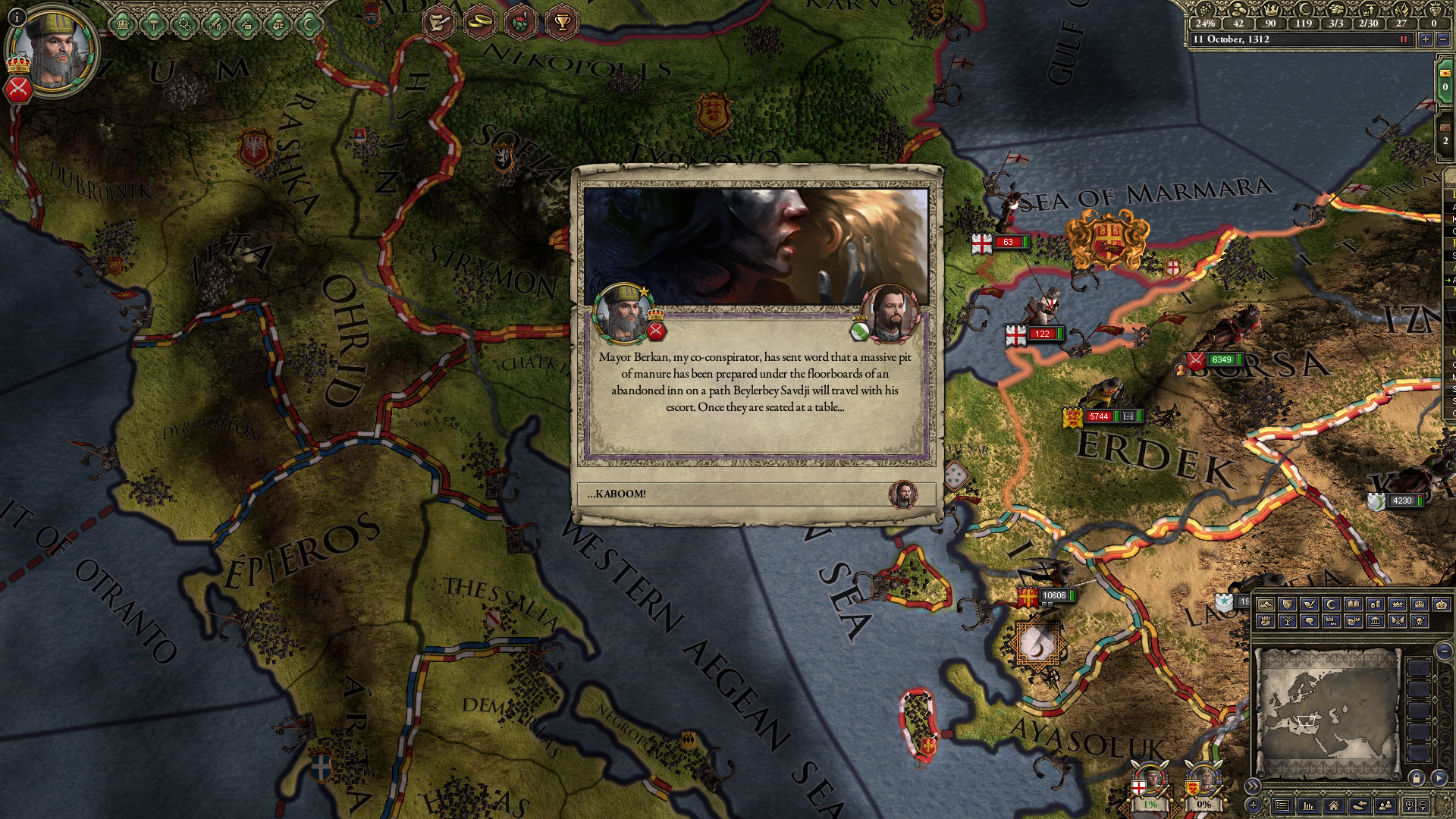Select the crescent religion map mode
Screen dimensions: 1456x819
click(1331, 604)
